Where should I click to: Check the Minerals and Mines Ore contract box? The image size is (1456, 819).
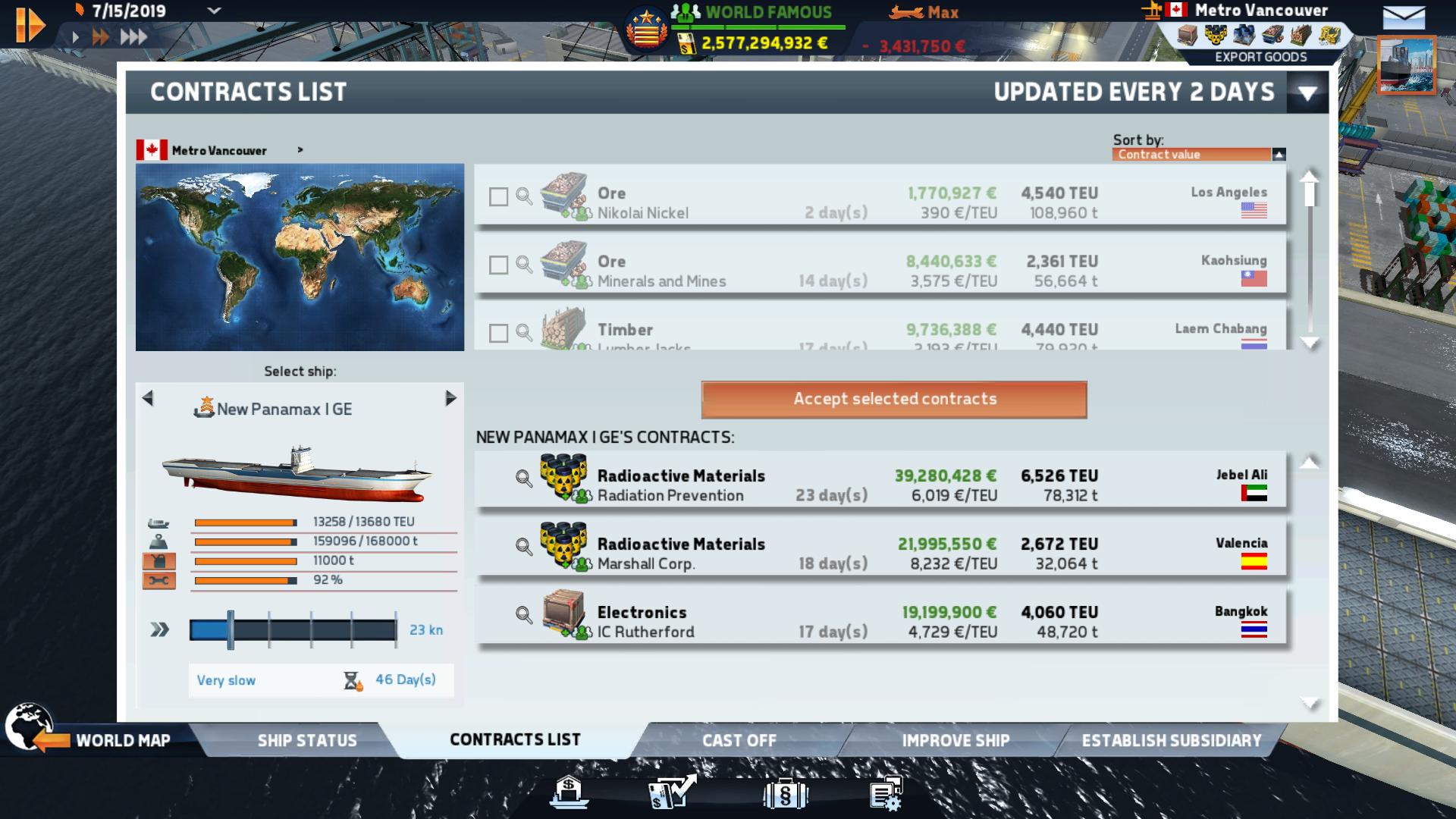click(x=499, y=265)
